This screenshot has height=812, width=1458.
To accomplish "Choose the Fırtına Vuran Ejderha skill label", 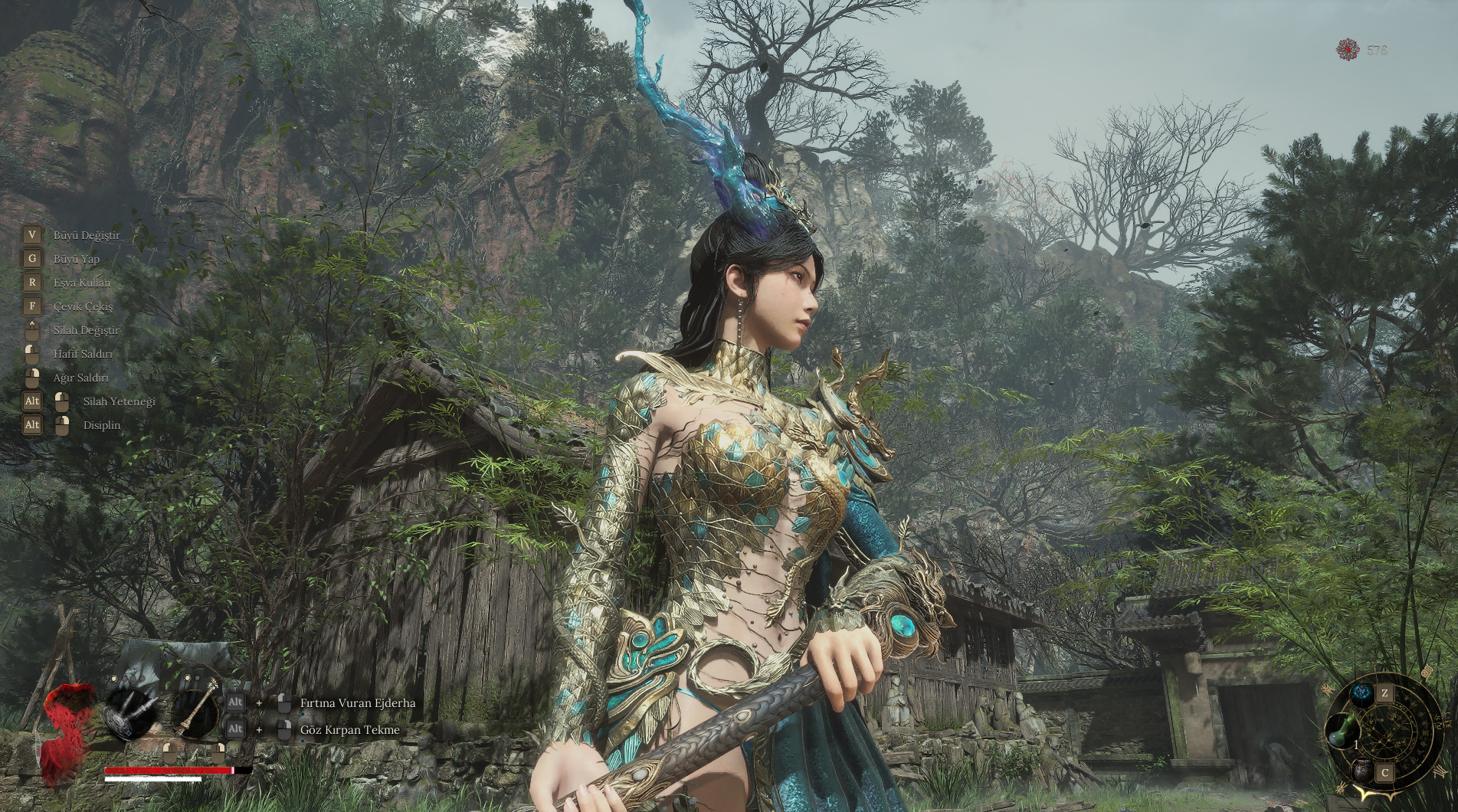I will pos(358,702).
